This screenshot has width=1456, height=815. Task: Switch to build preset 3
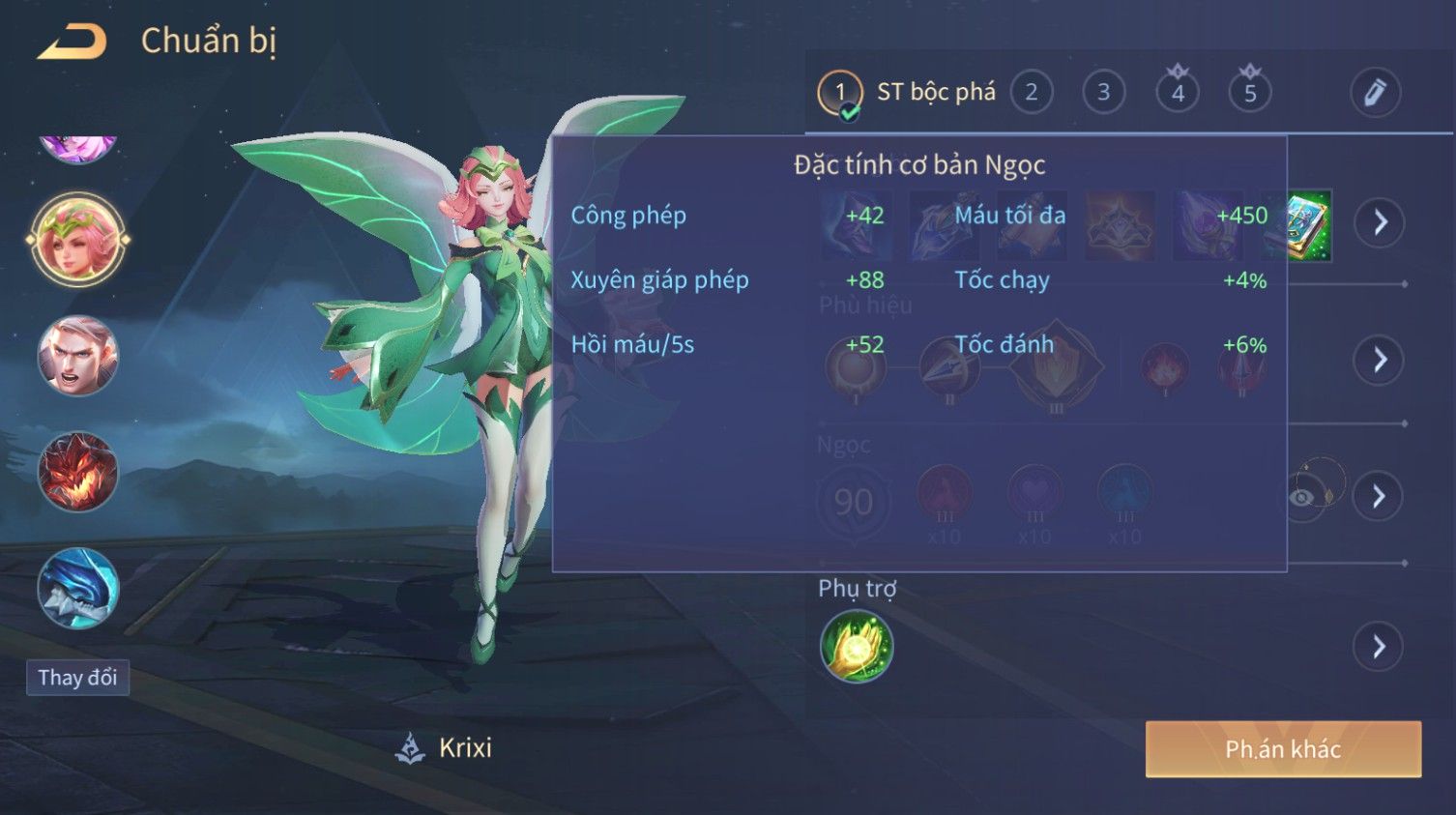click(x=1103, y=93)
